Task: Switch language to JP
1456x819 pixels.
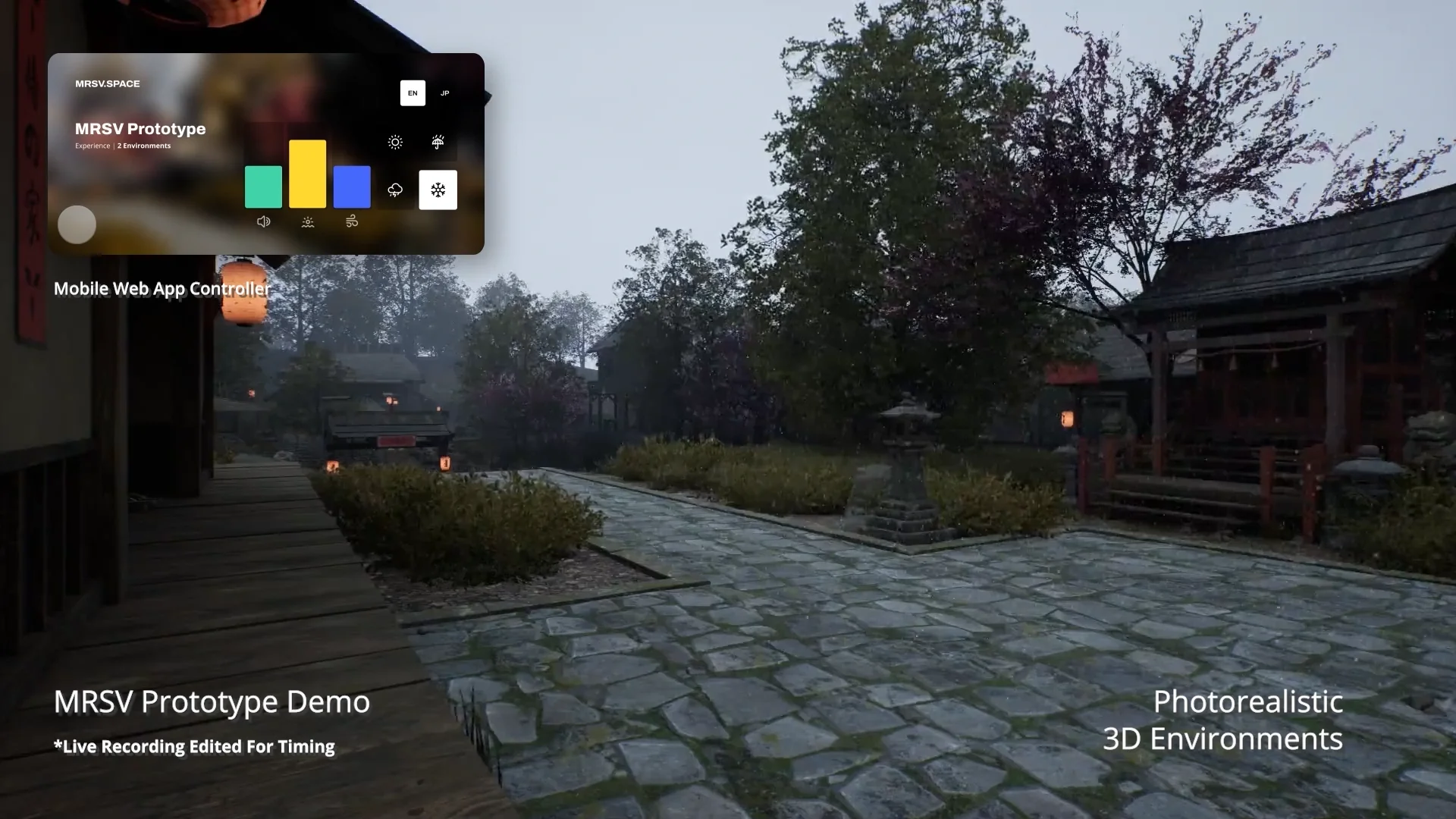Action: click(x=445, y=93)
